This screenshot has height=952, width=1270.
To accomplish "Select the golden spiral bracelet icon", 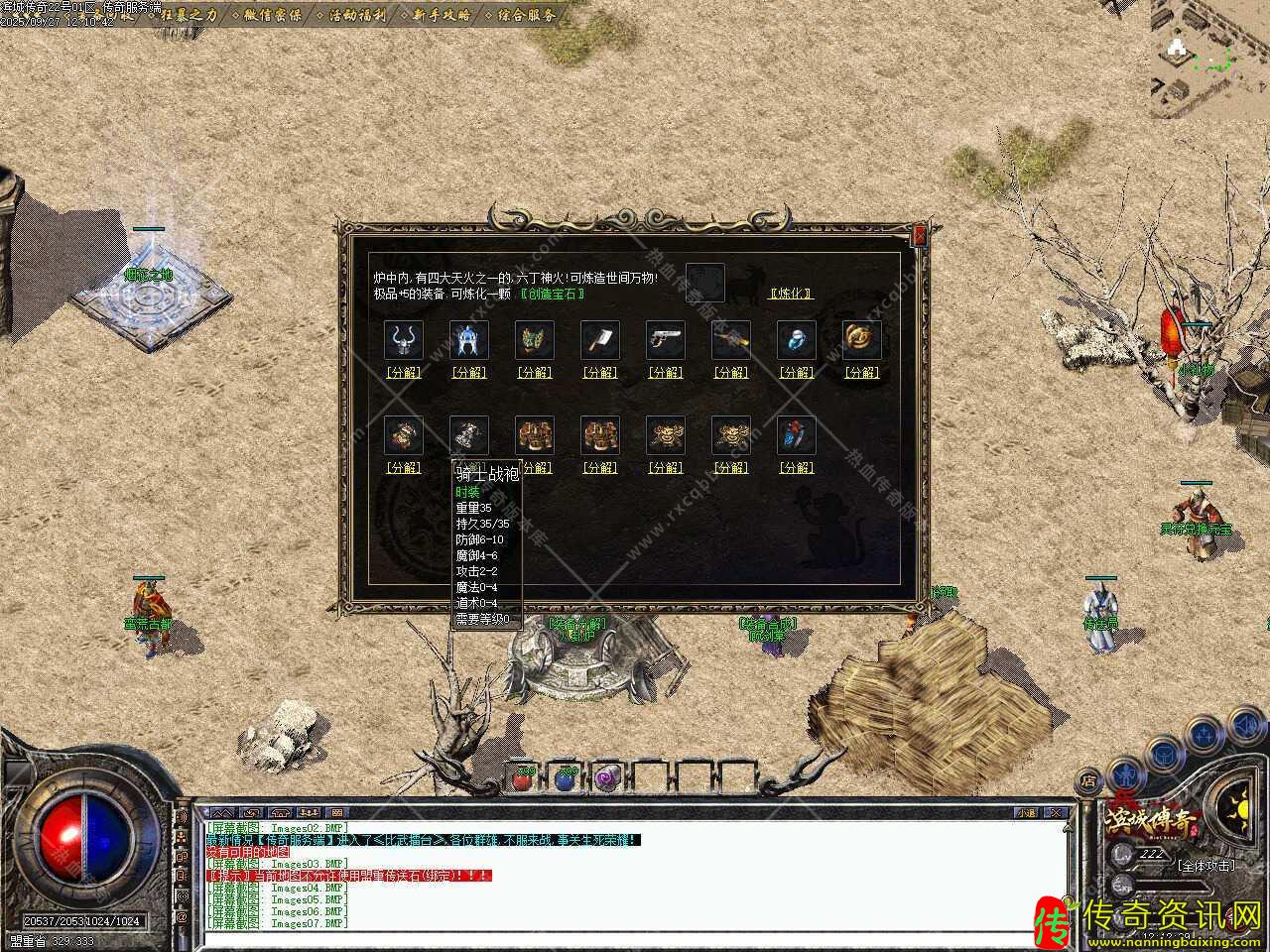I will [x=862, y=340].
